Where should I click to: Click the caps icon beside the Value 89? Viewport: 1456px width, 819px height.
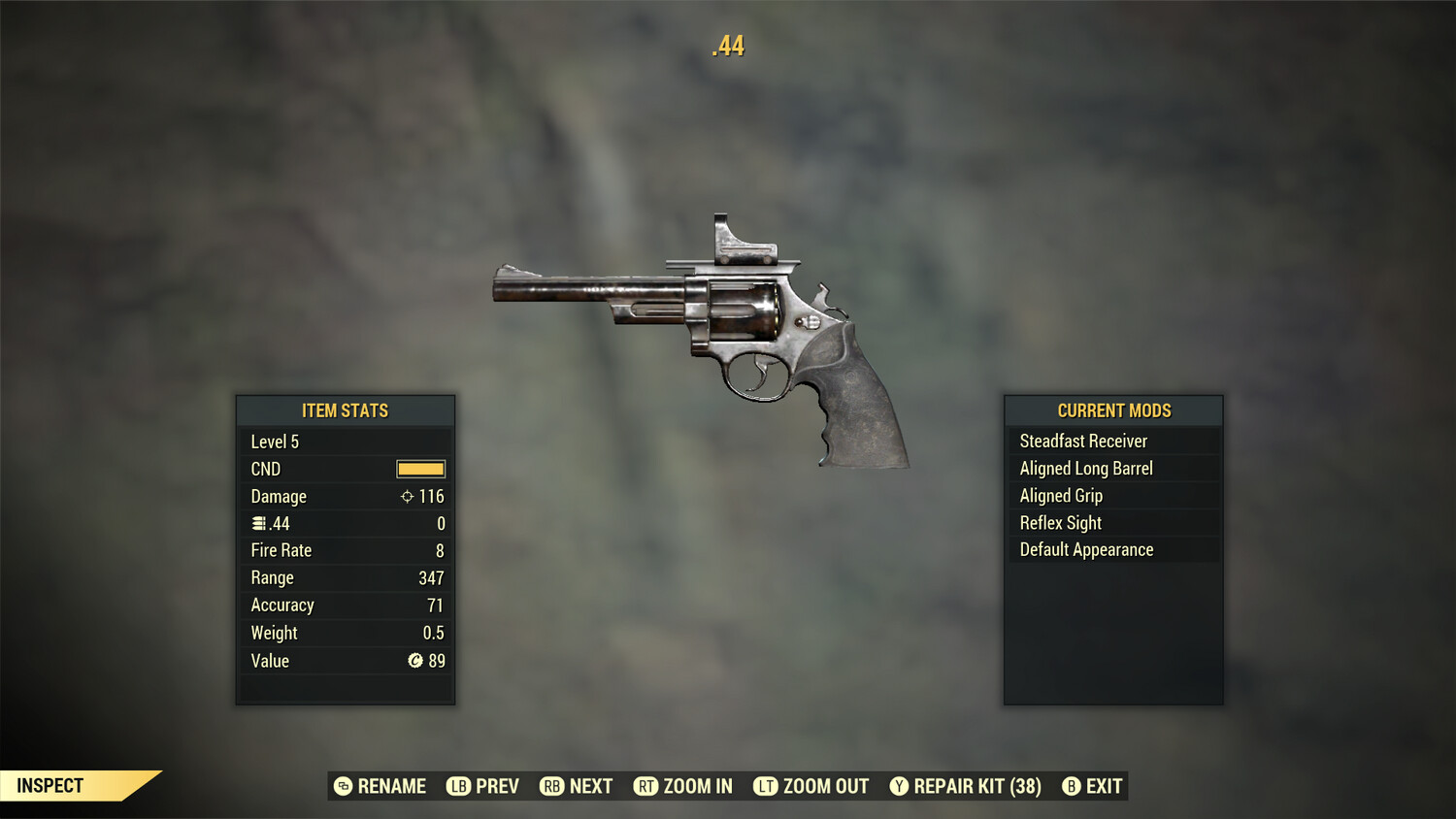[x=414, y=661]
